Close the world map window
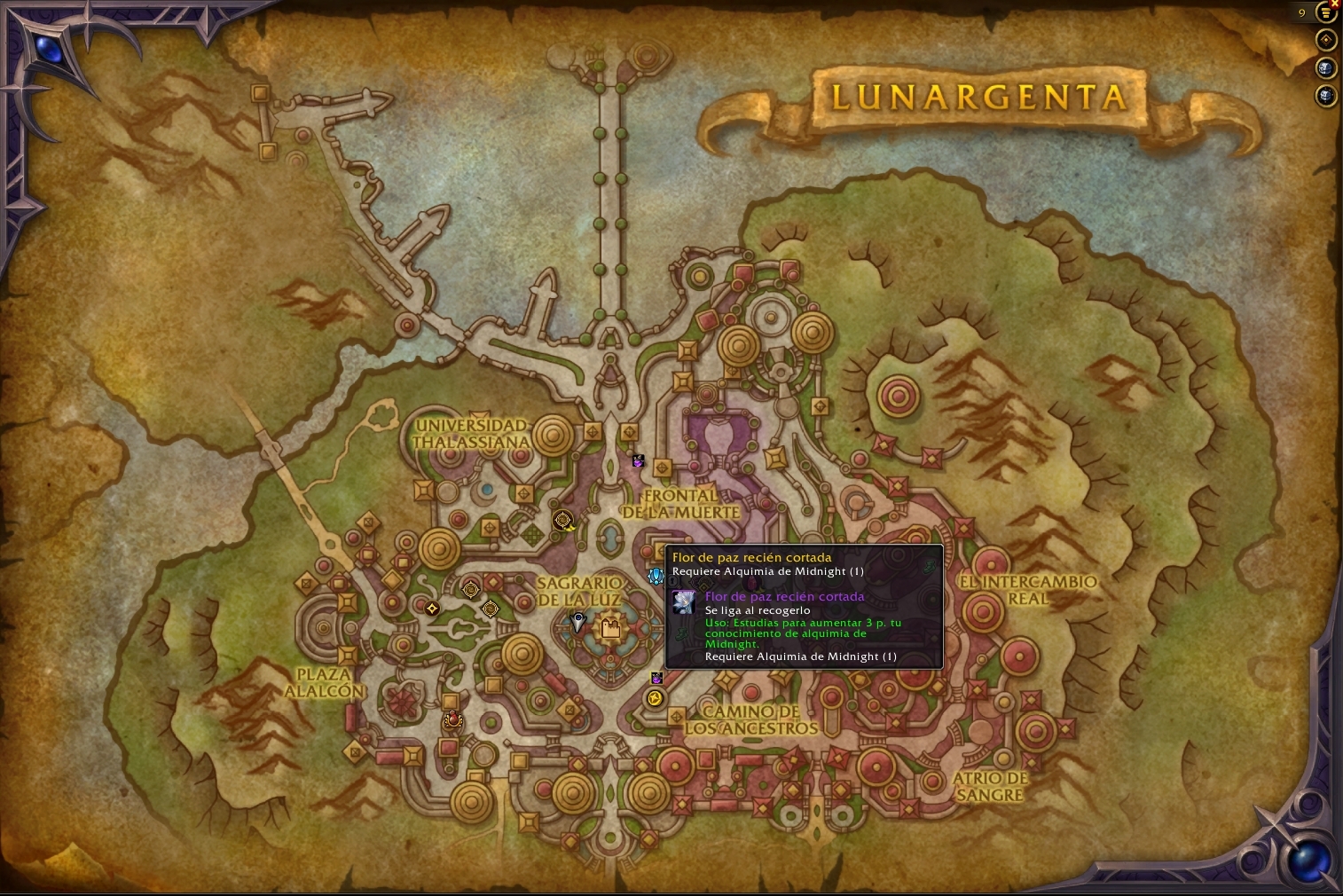Screen dimensions: 1343x896 tap(1335, 3)
